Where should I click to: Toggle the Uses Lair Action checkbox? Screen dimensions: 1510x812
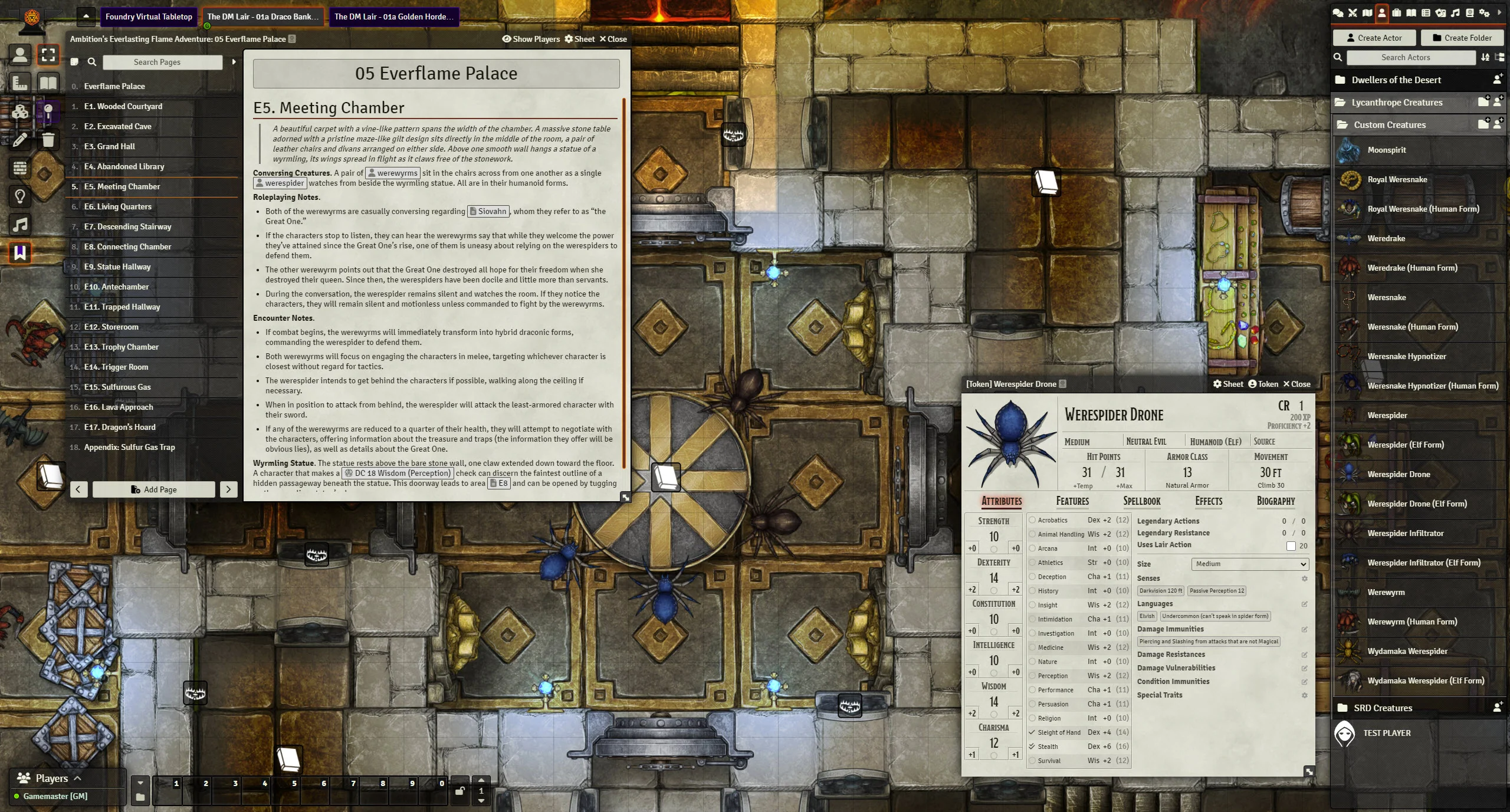click(1291, 545)
